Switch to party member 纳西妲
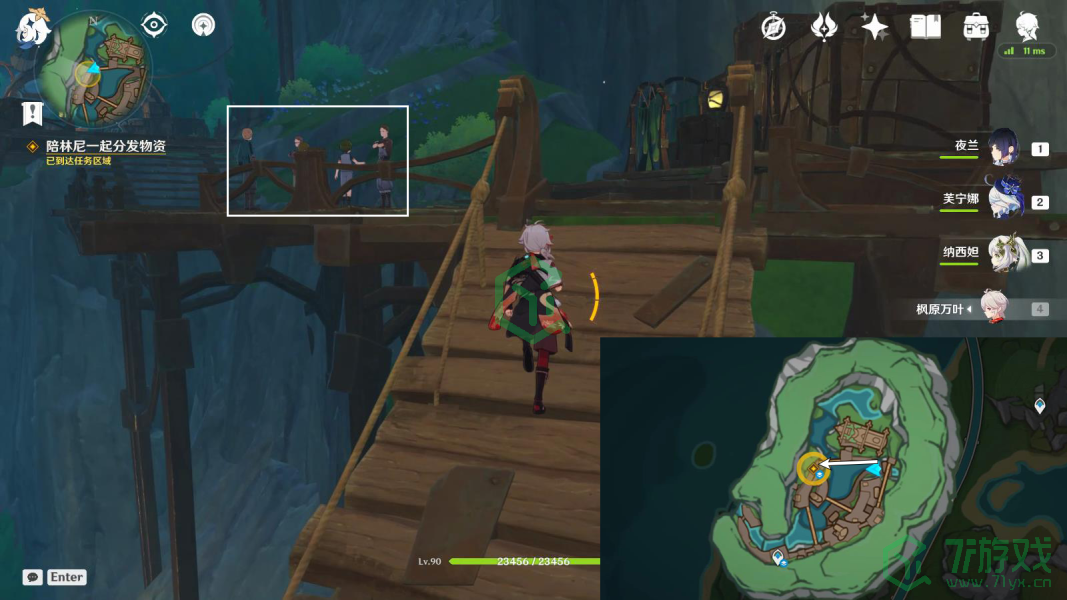The height and width of the screenshot is (600, 1067). (1003, 254)
